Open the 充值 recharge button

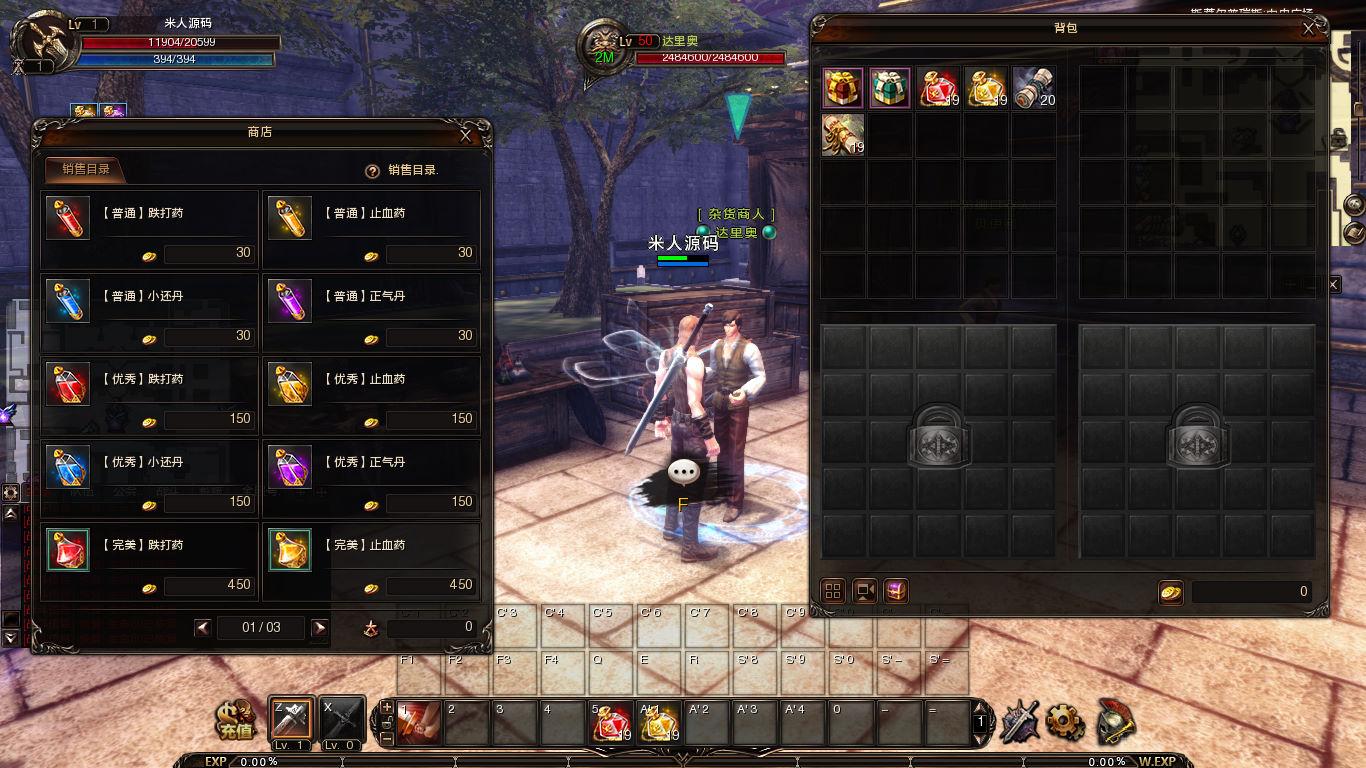click(x=237, y=719)
